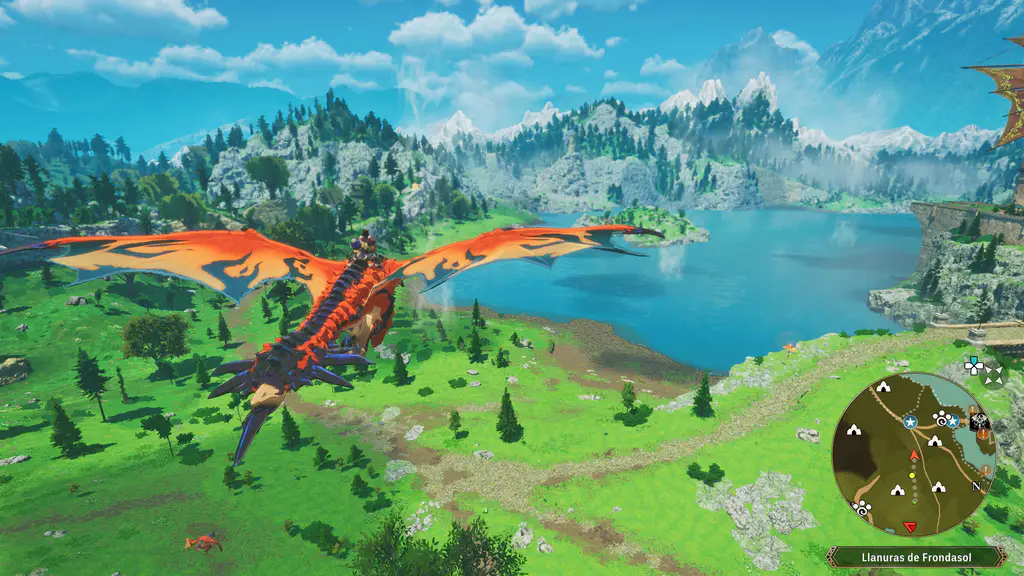Image resolution: width=1024 pixels, height=576 pixels.
Task: Select the black monster emblem on minimap edge
Action: 980,420
